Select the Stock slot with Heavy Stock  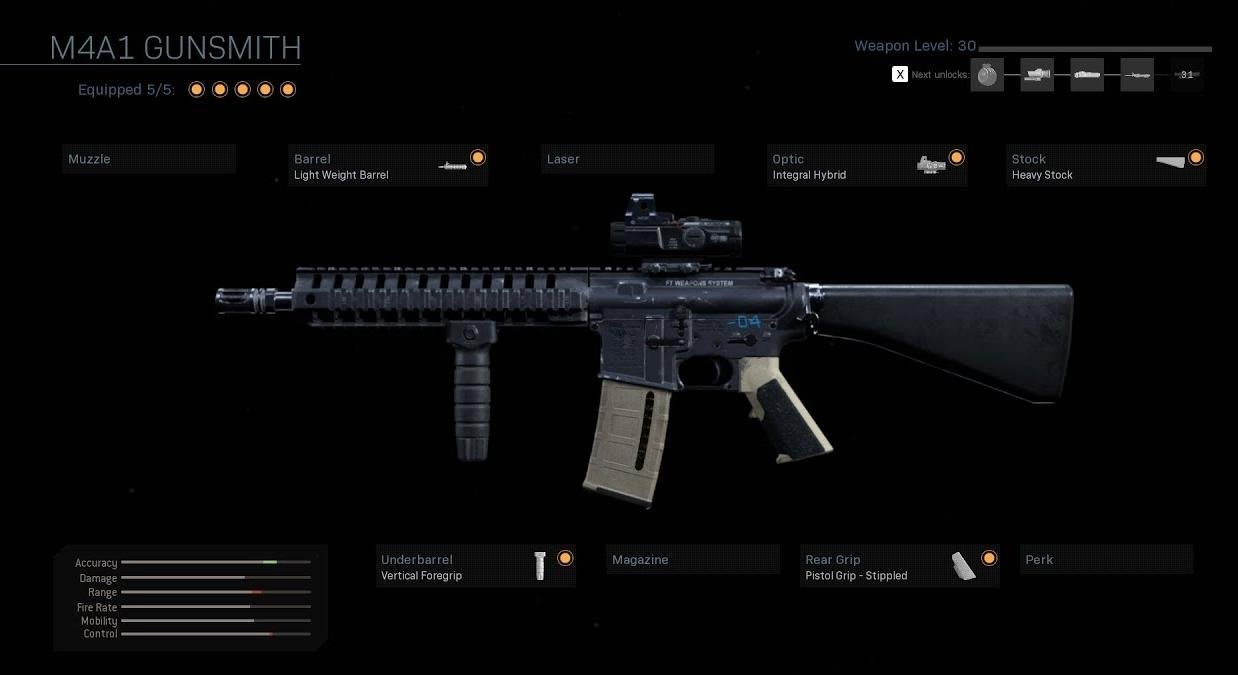coord(1106,166)
